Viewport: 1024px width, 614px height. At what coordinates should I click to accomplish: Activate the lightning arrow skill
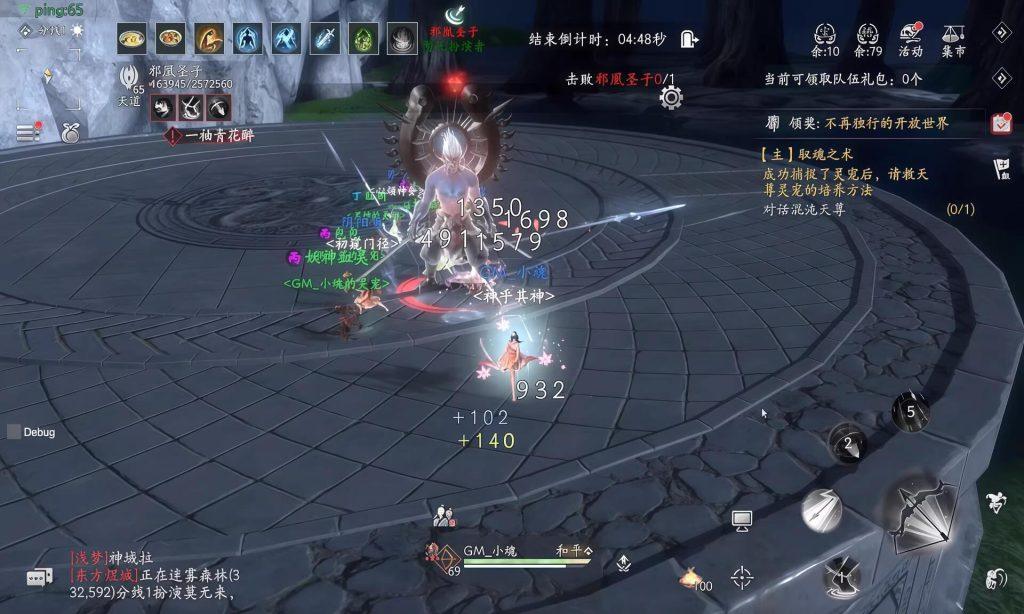(x=821, y=511)
